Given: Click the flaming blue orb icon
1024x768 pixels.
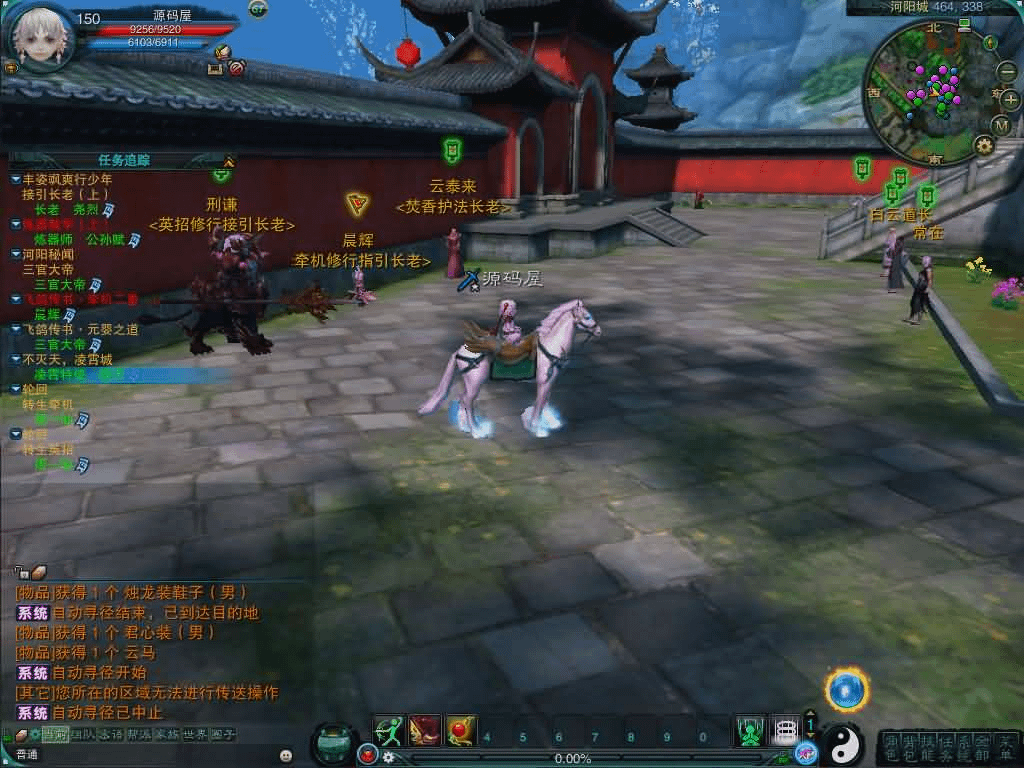Looking at the screenshot, I should [x=846, y=690].
